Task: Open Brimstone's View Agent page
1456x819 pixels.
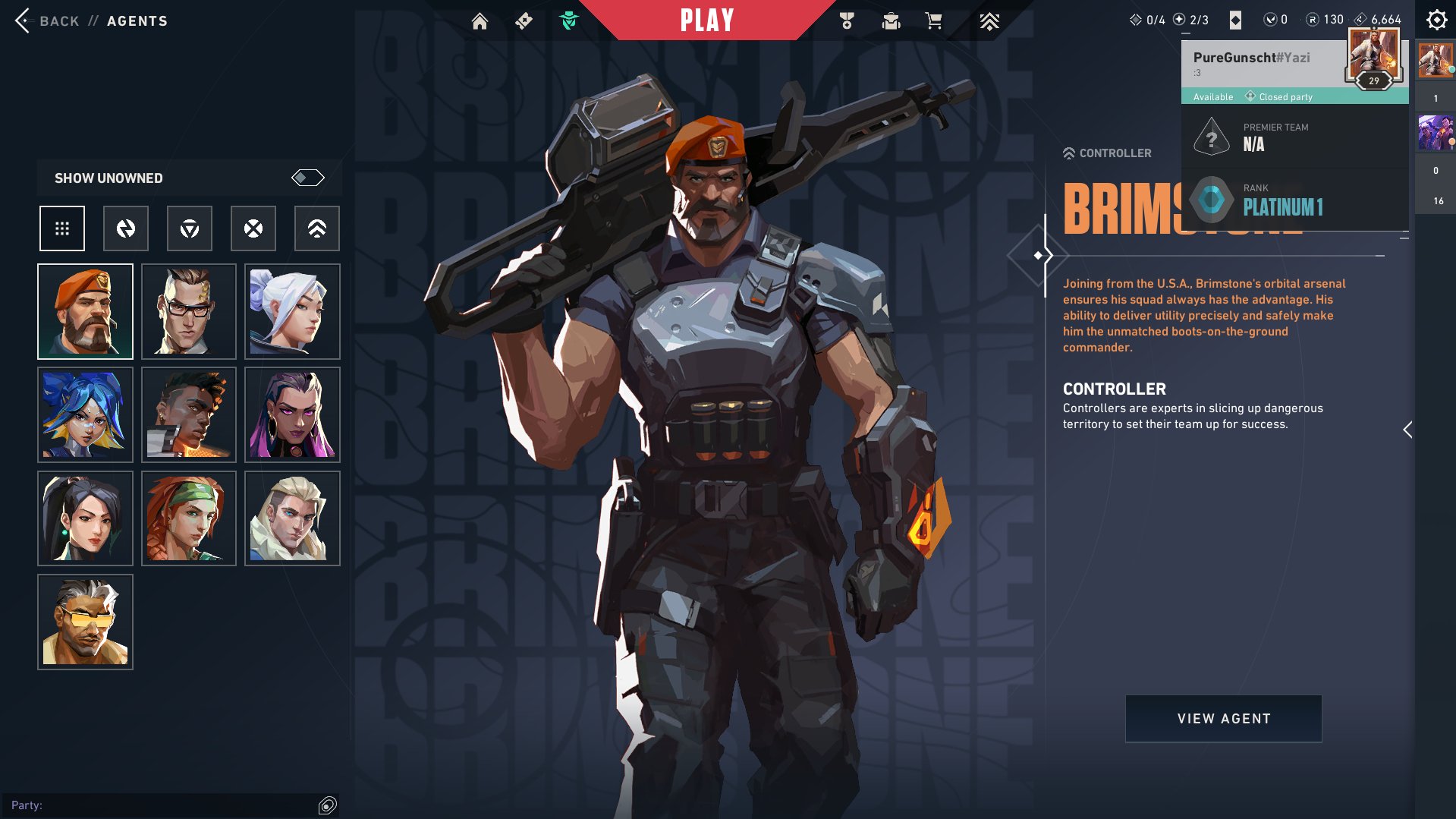Action: pos(1223,719)
